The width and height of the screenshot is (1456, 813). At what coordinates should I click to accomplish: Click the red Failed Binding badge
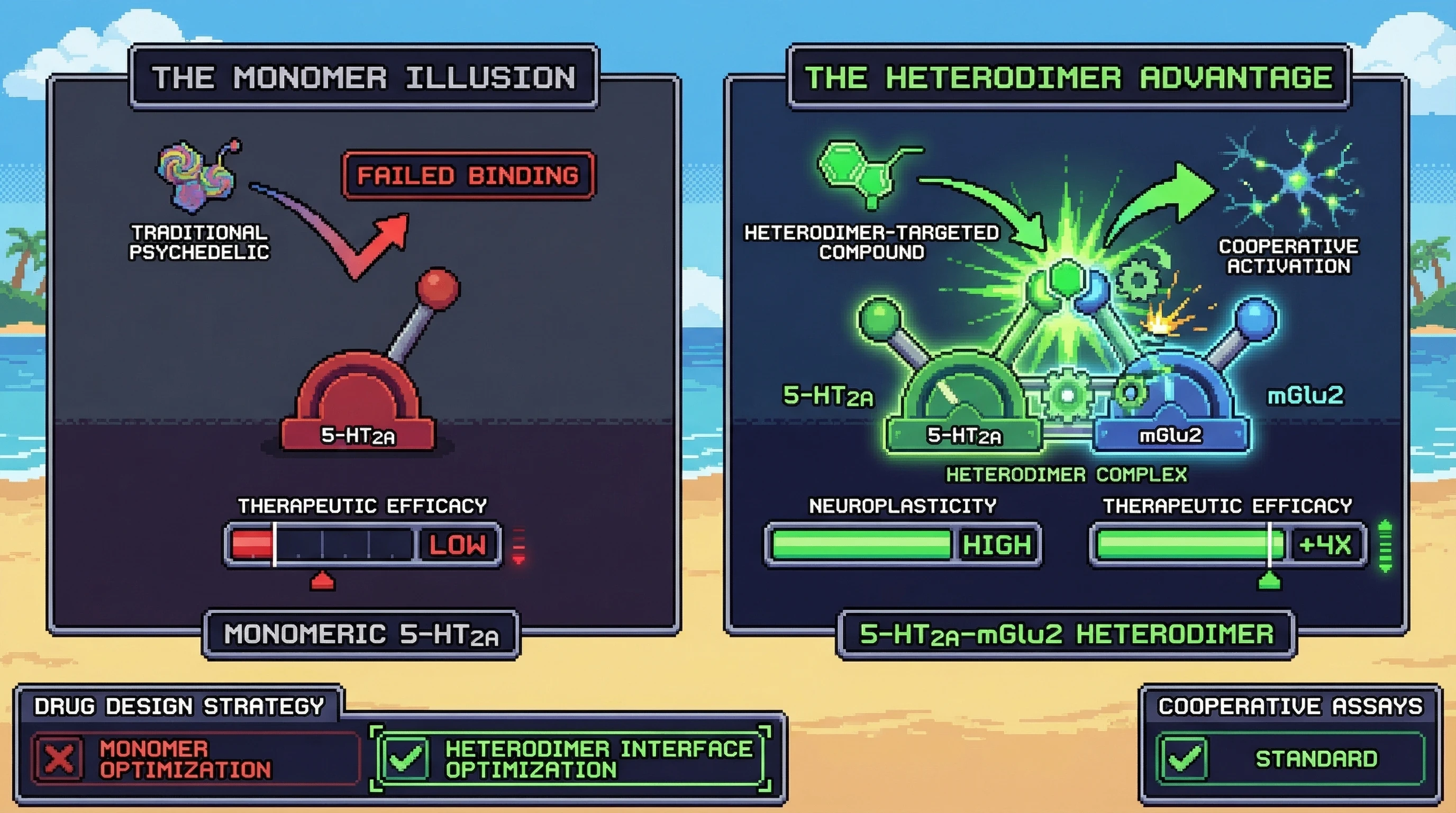pos(468,175)
